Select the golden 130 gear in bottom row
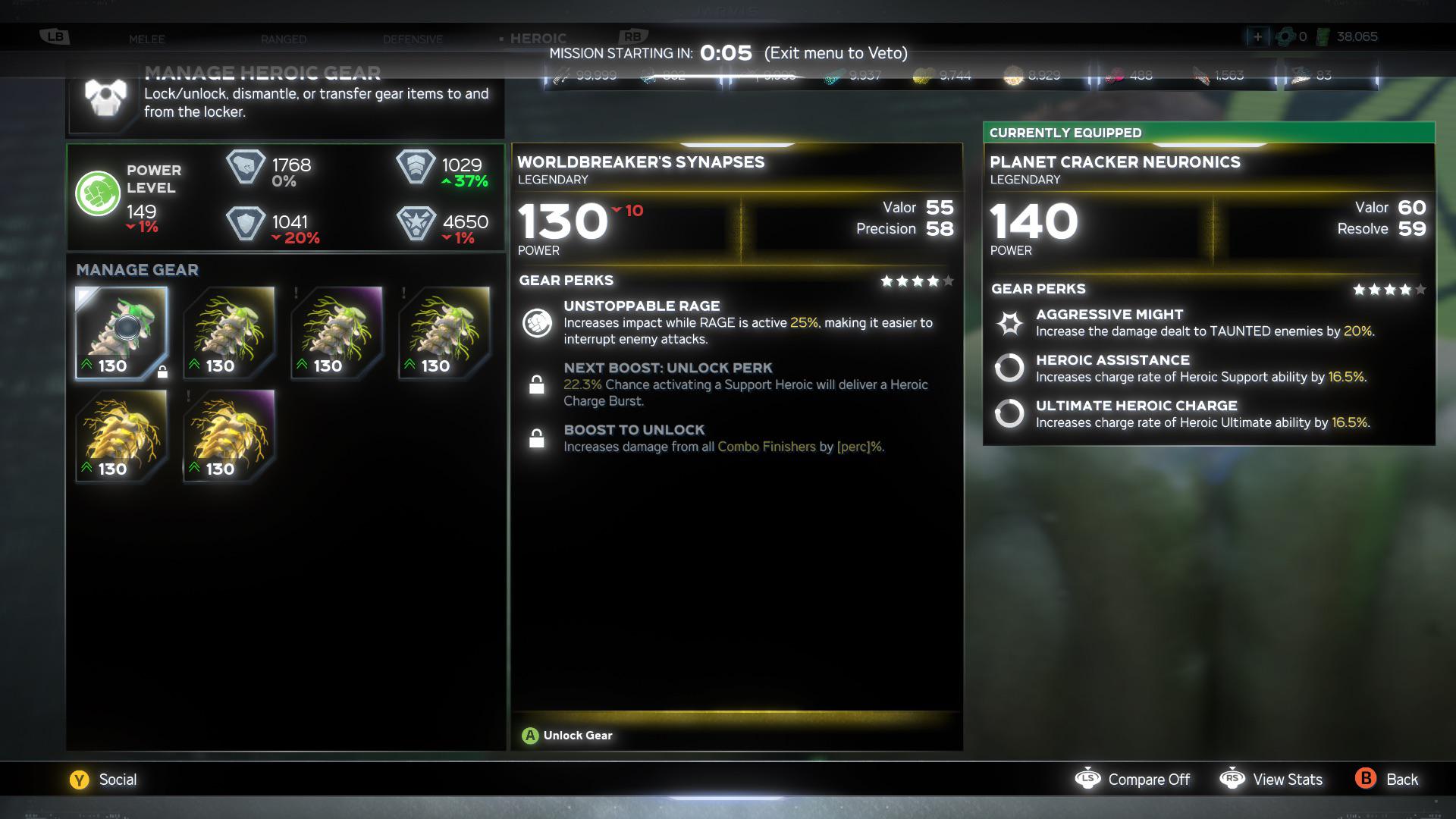This screenshot has width=1456, height=819. tap(121, 436)
